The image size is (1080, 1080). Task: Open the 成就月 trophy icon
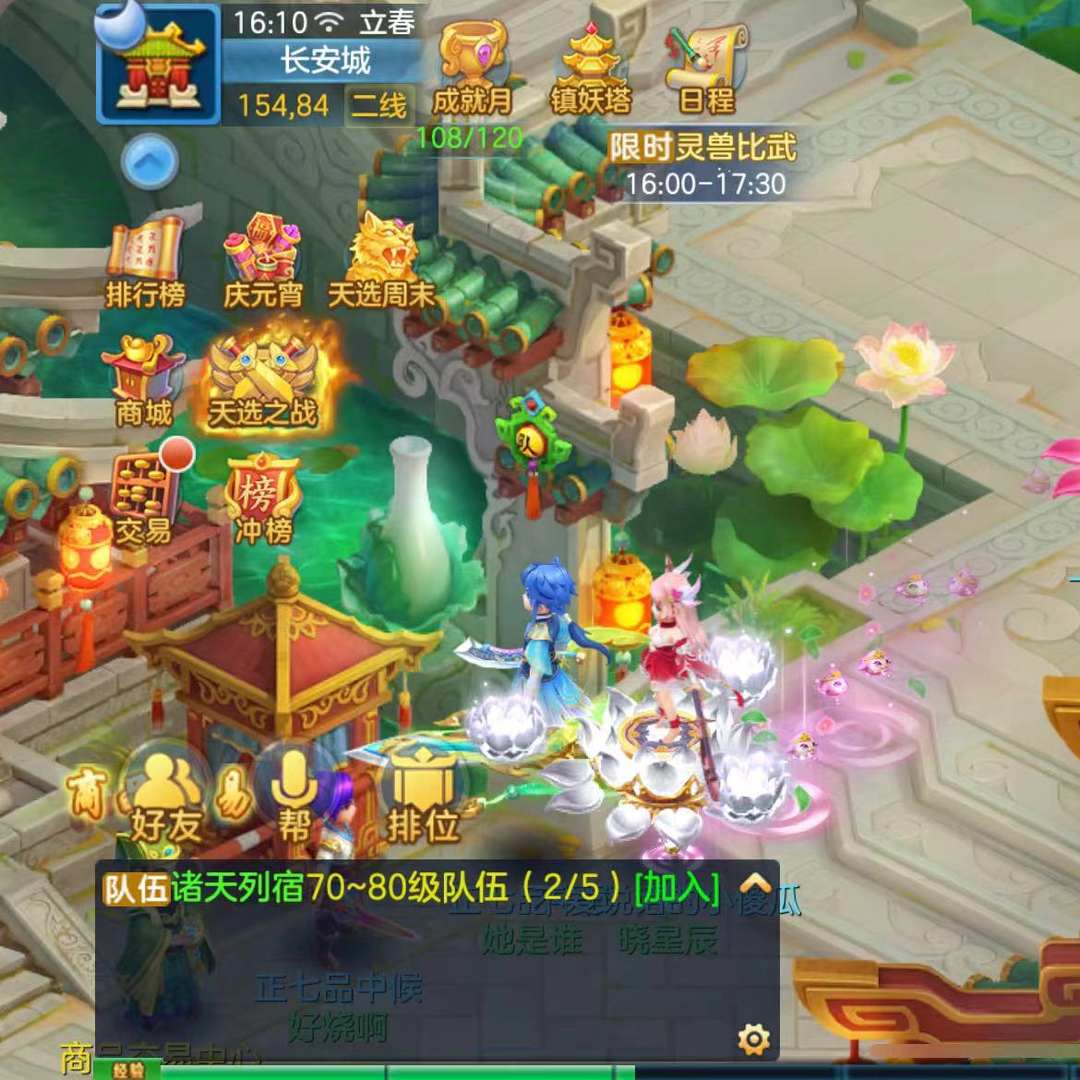[x=471, y=66]
